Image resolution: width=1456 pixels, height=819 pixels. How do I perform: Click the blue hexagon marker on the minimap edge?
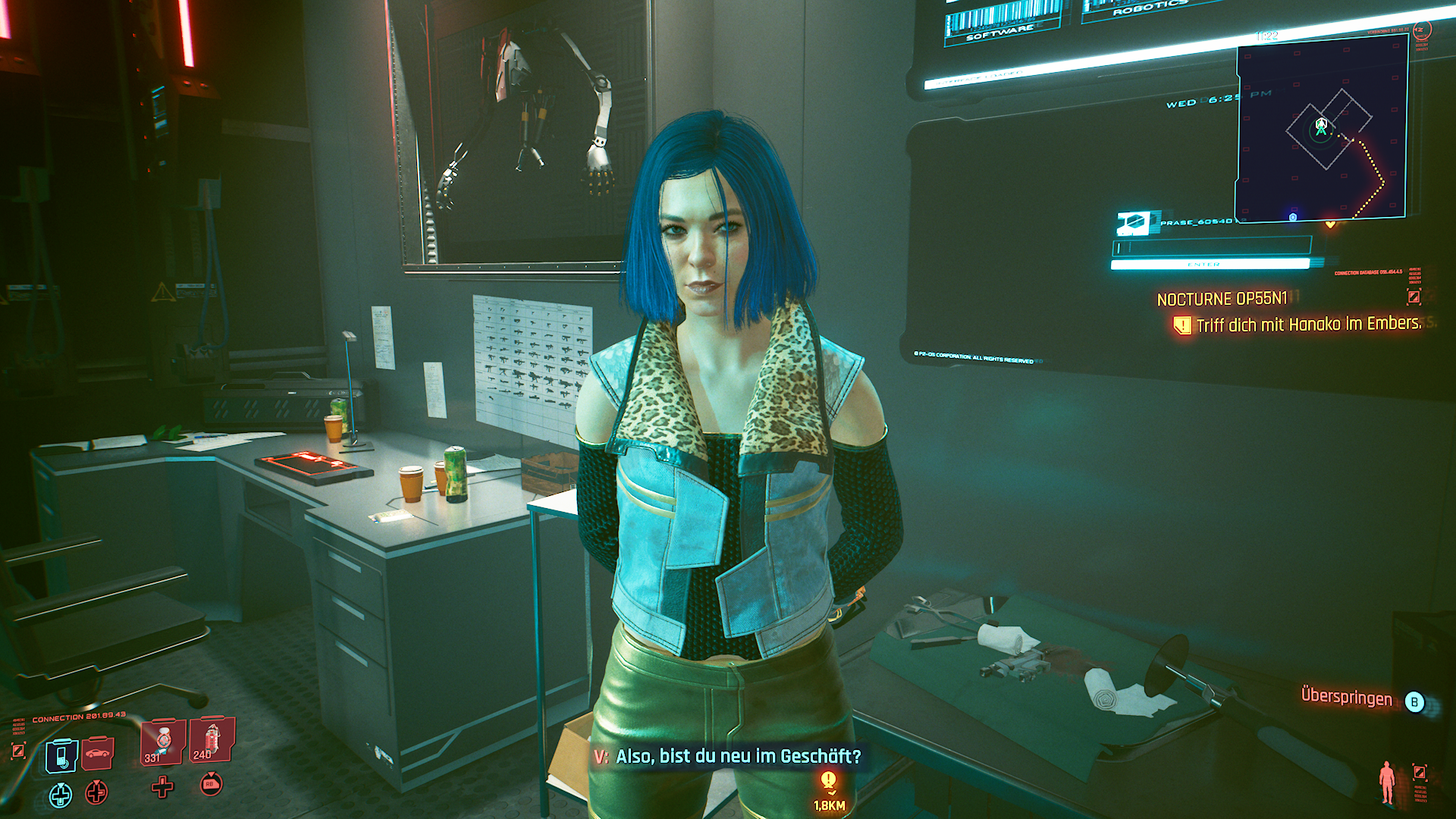tap(1293, 217)
